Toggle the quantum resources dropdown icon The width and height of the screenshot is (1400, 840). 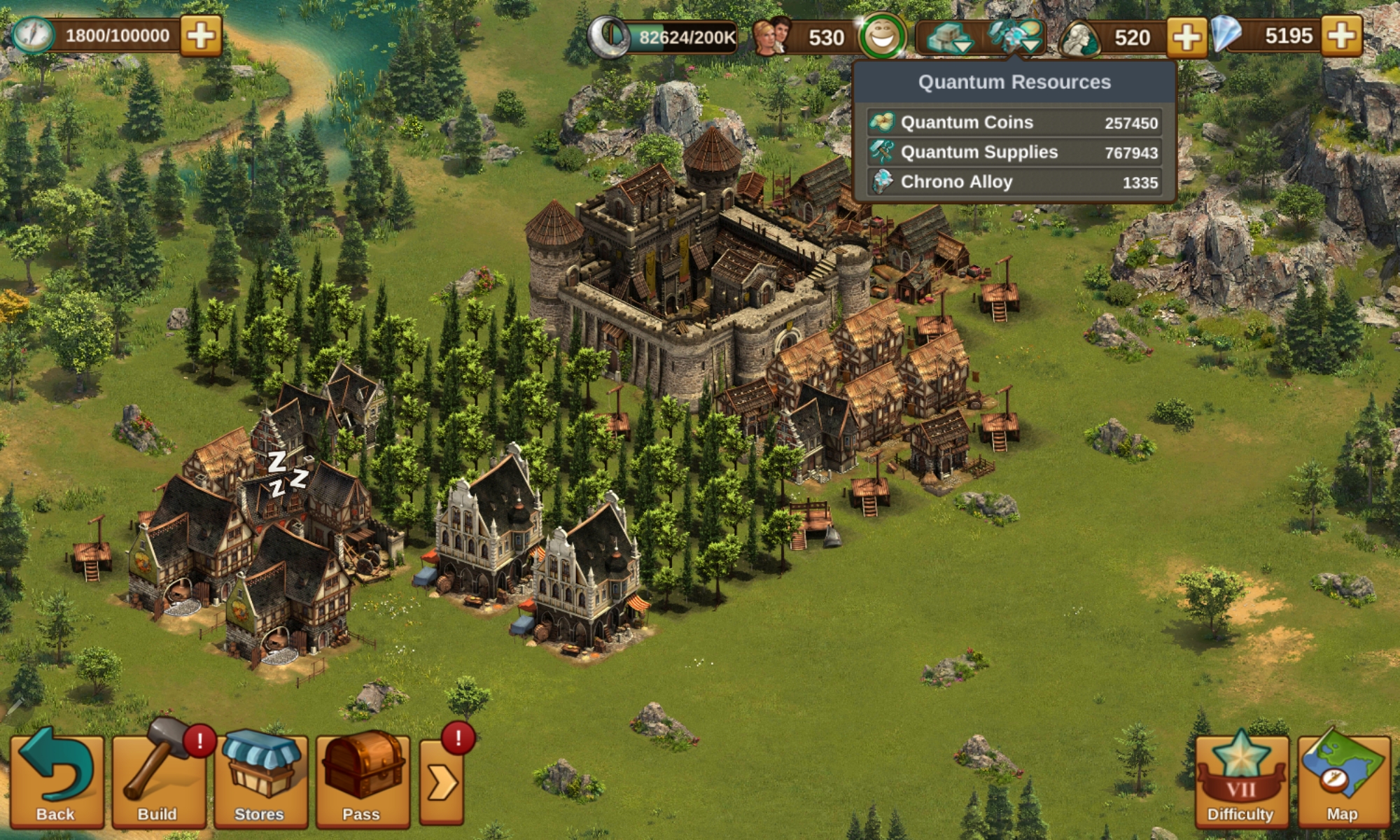1015,36
